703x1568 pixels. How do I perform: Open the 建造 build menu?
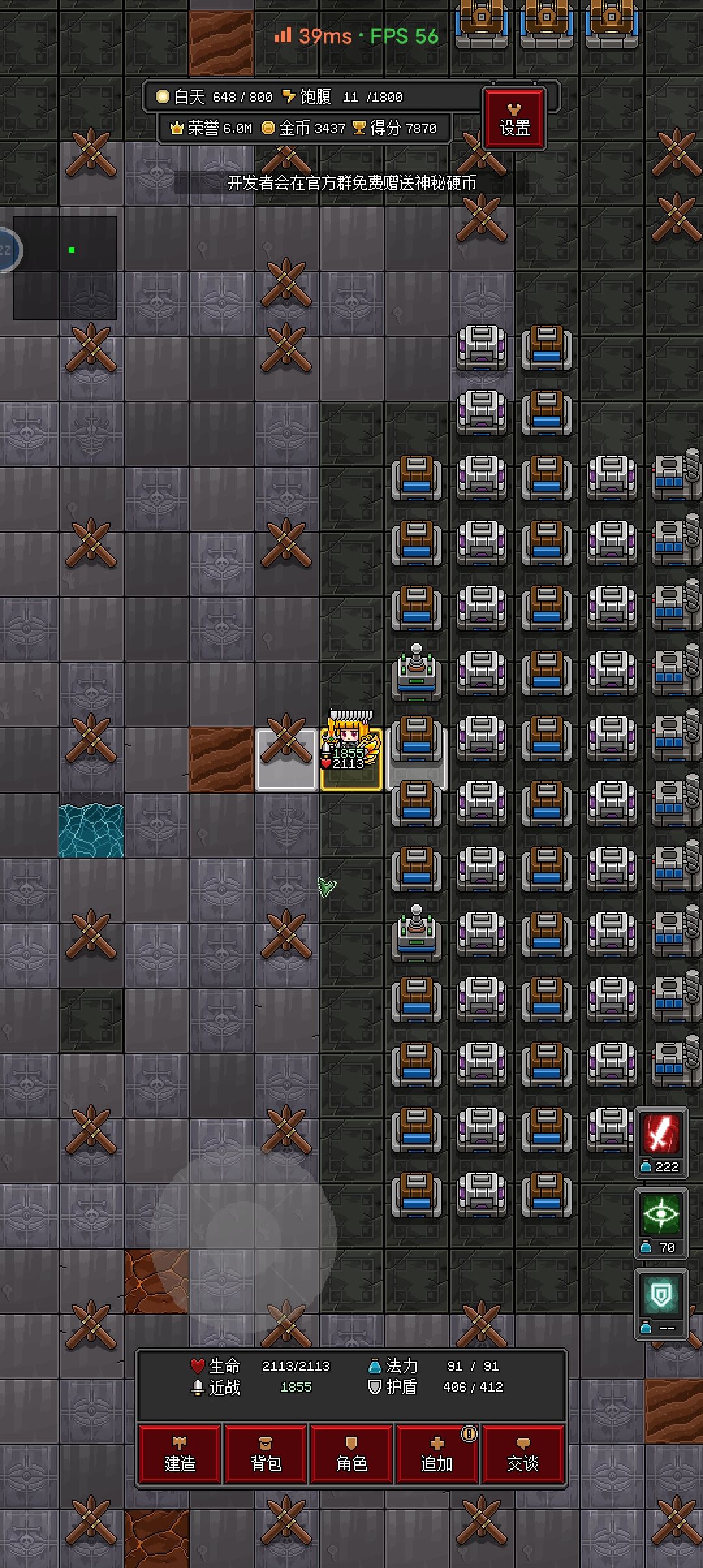pos(180,1455)
